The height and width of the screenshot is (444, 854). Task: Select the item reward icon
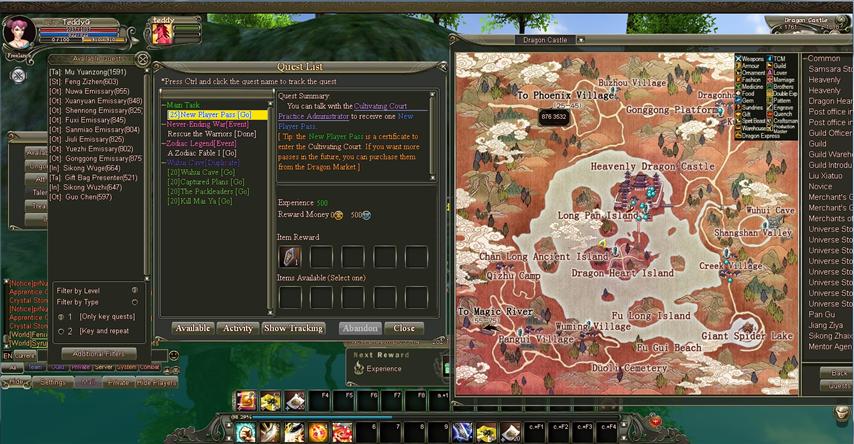click(289, 257)
